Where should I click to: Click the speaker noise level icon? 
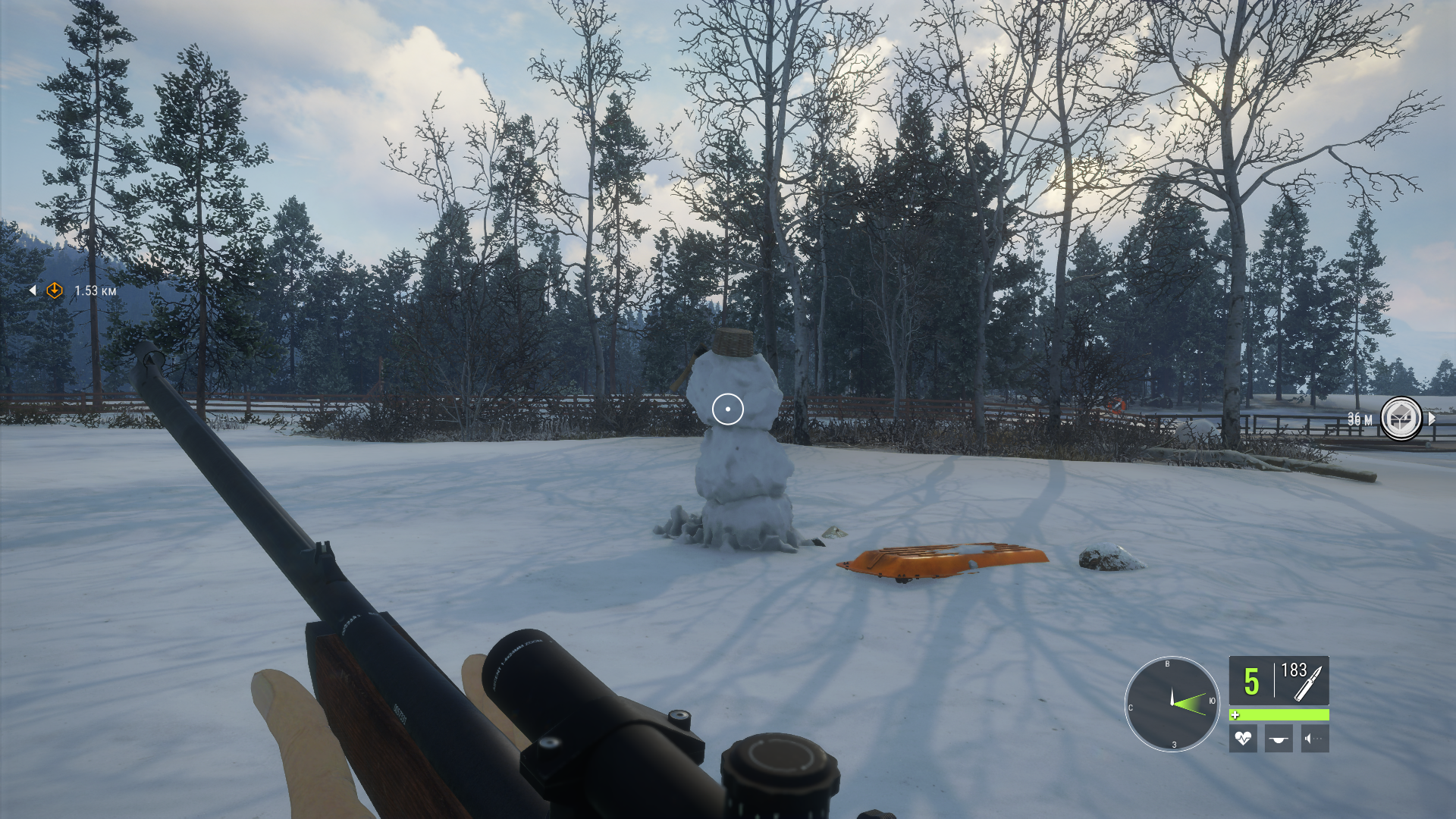click(1314, 738)
